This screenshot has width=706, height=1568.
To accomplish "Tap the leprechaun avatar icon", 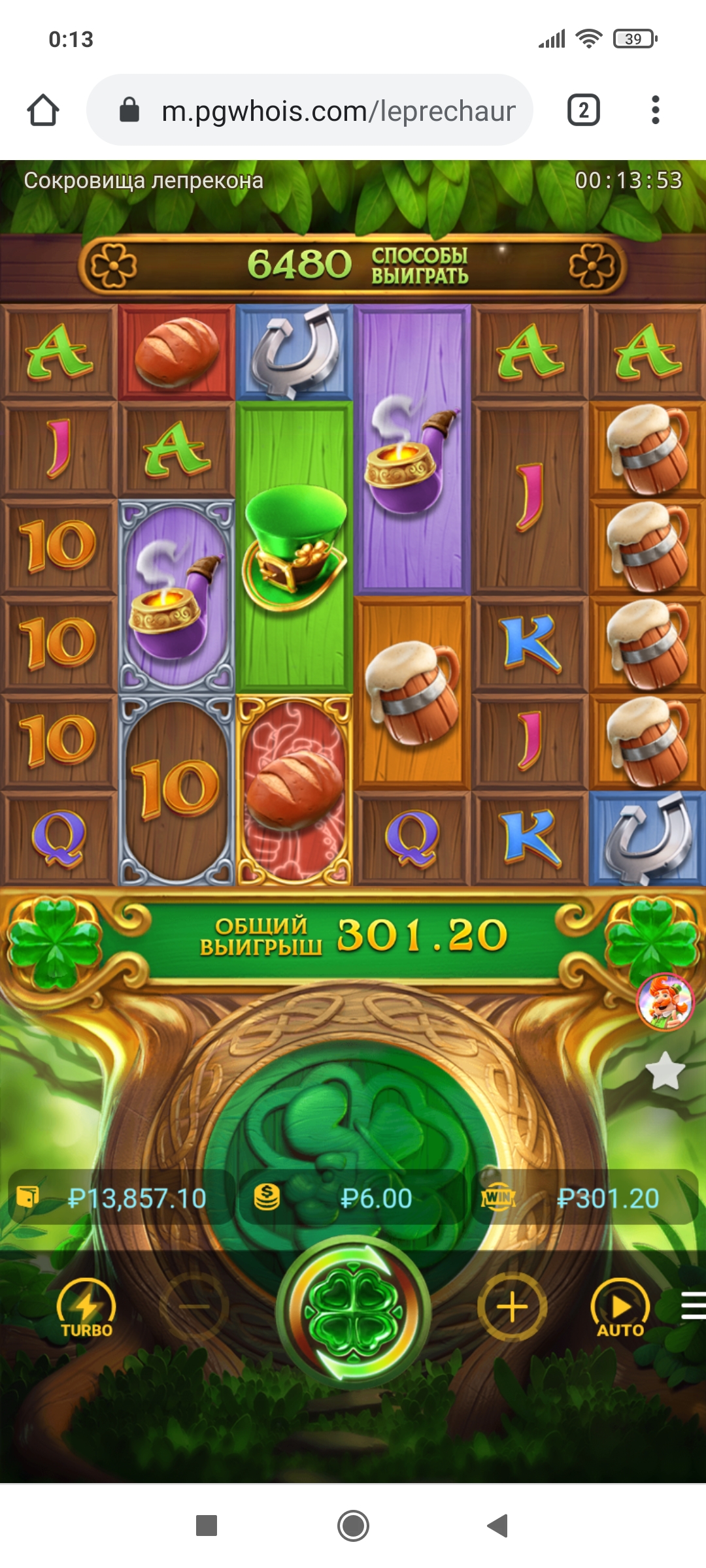I will (x=665, y=1002).
